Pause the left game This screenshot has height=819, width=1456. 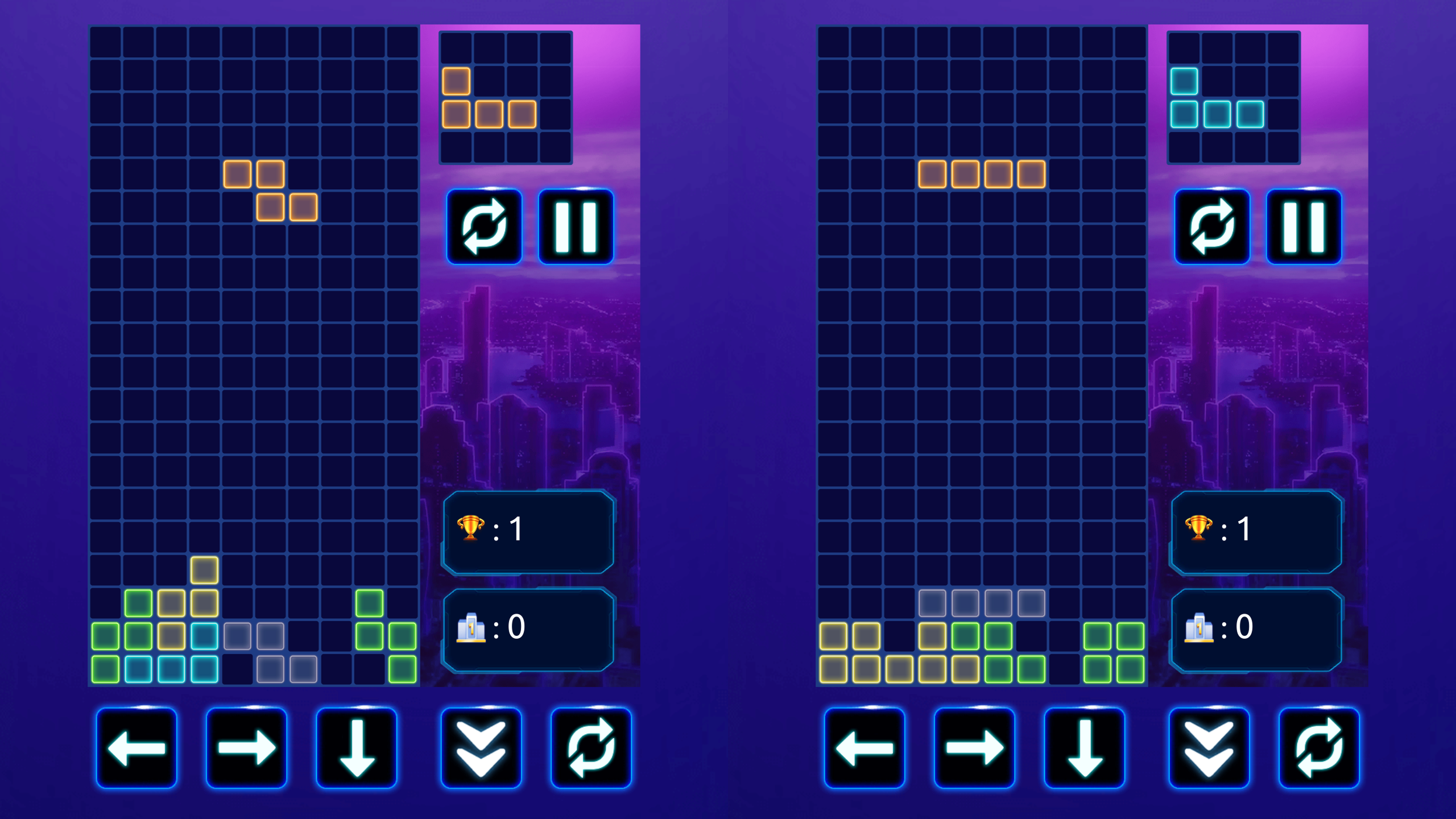pos(576,226)
